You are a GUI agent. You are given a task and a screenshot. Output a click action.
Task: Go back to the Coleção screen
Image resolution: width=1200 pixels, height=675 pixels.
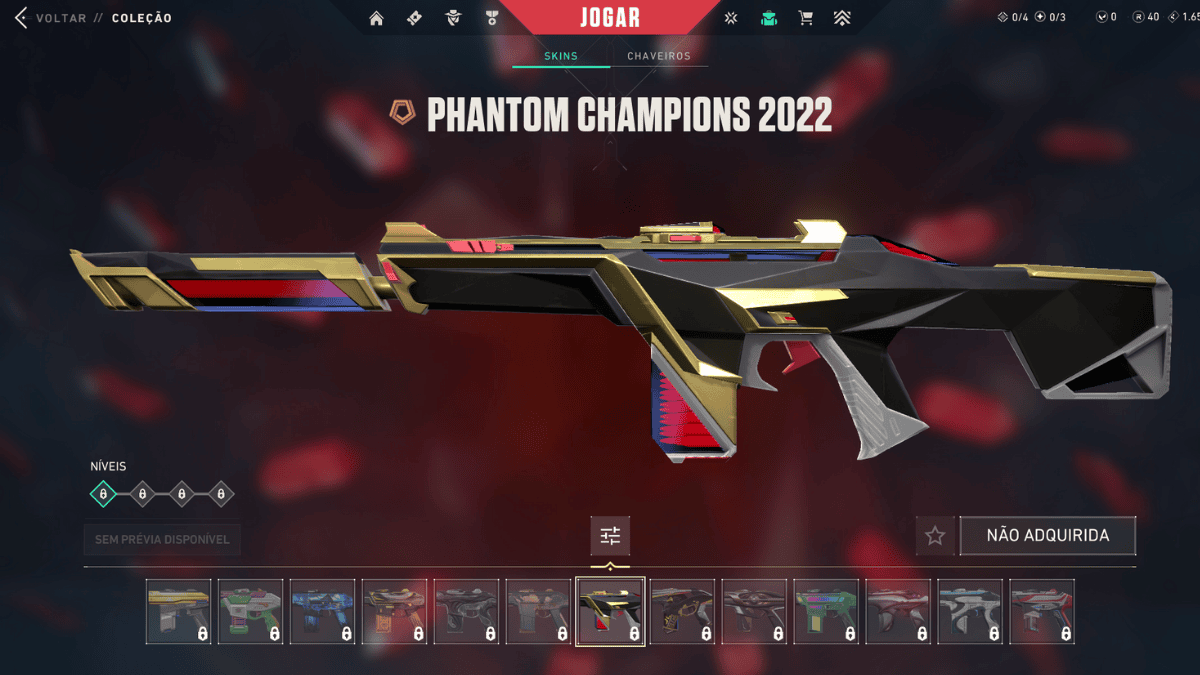point(22,18)
